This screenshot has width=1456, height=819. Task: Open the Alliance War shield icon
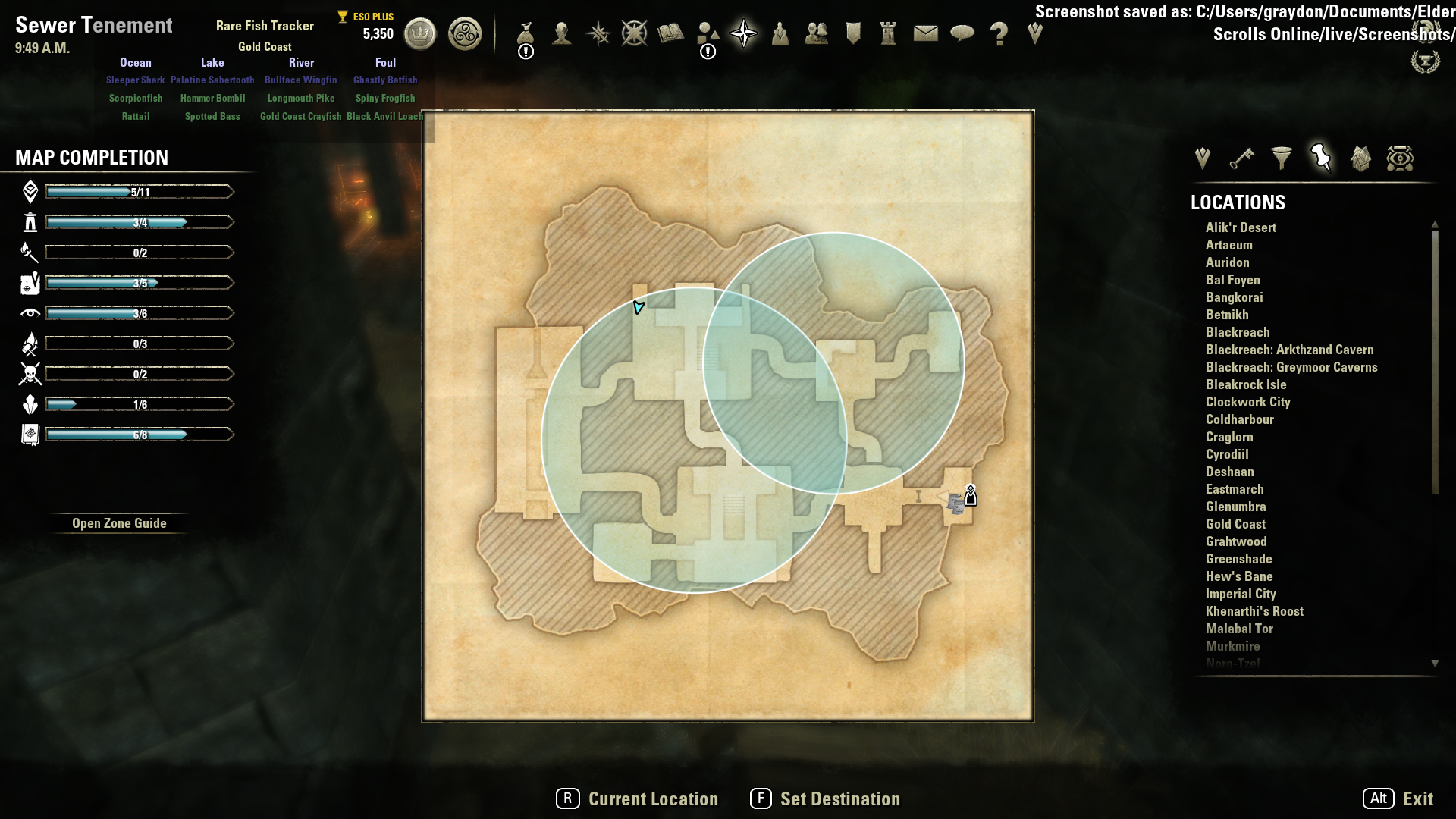click(x=853, y=33)
